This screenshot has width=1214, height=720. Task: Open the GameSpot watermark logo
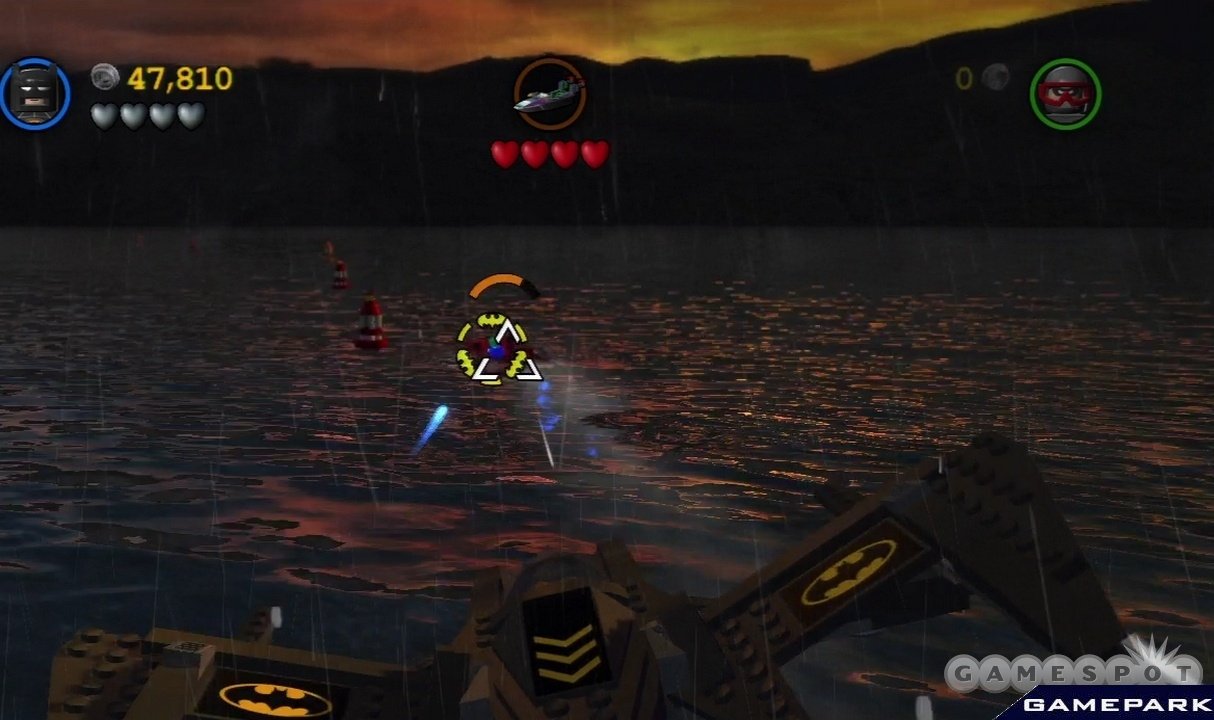1073,673
